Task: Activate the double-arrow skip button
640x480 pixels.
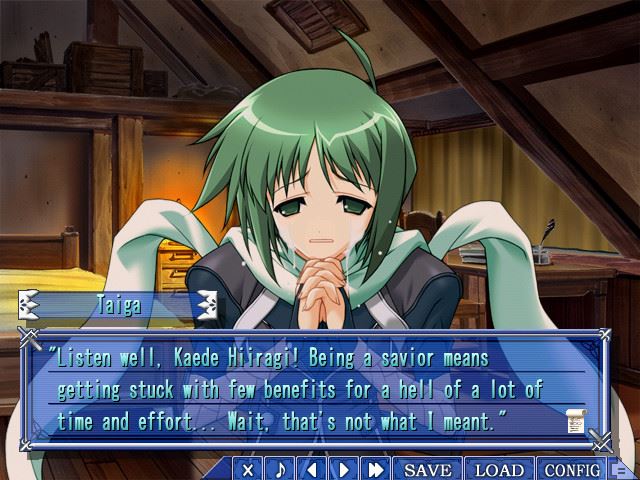Action: (376, 469)
